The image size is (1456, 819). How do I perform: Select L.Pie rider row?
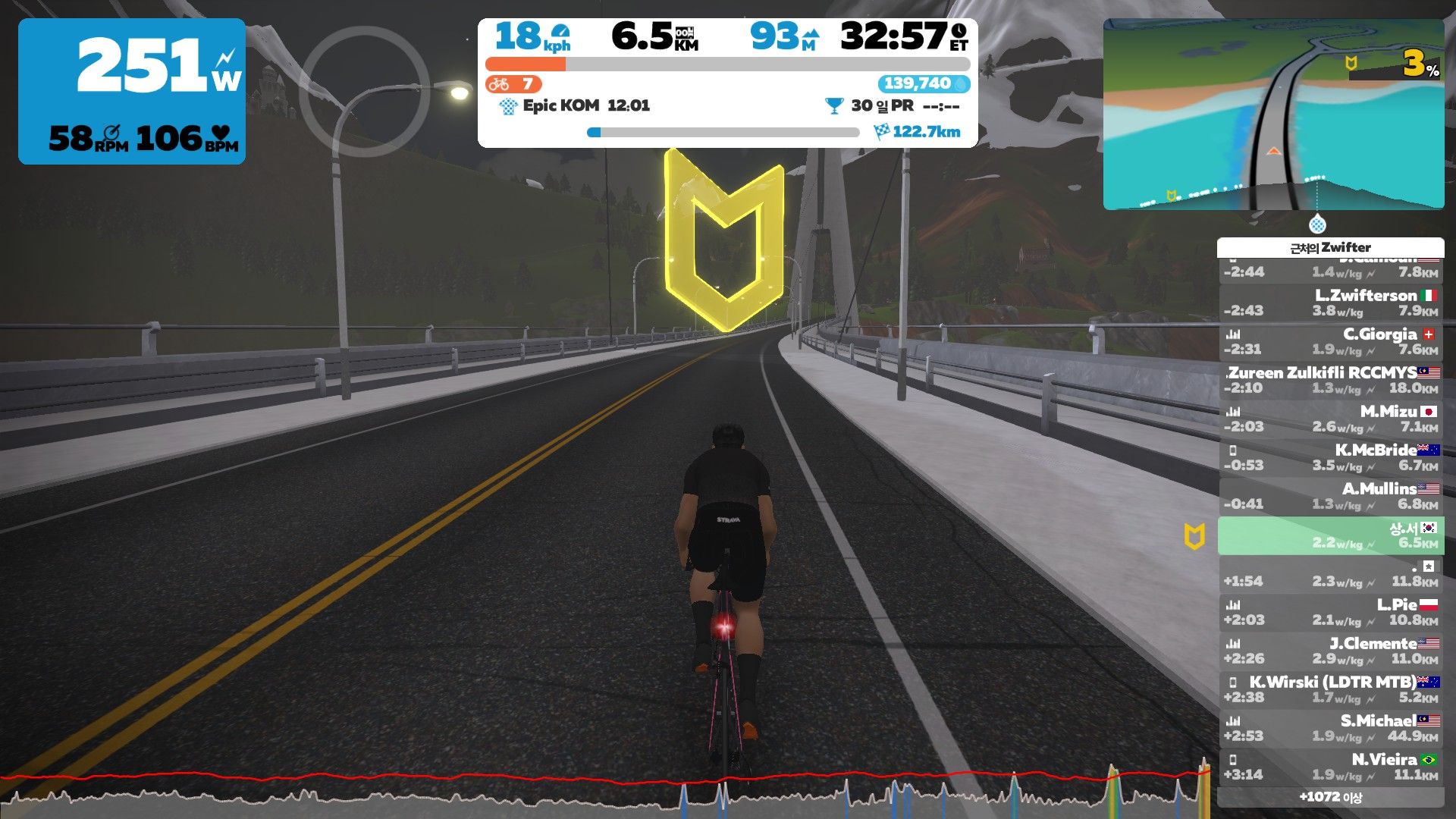pos(1331,612)
